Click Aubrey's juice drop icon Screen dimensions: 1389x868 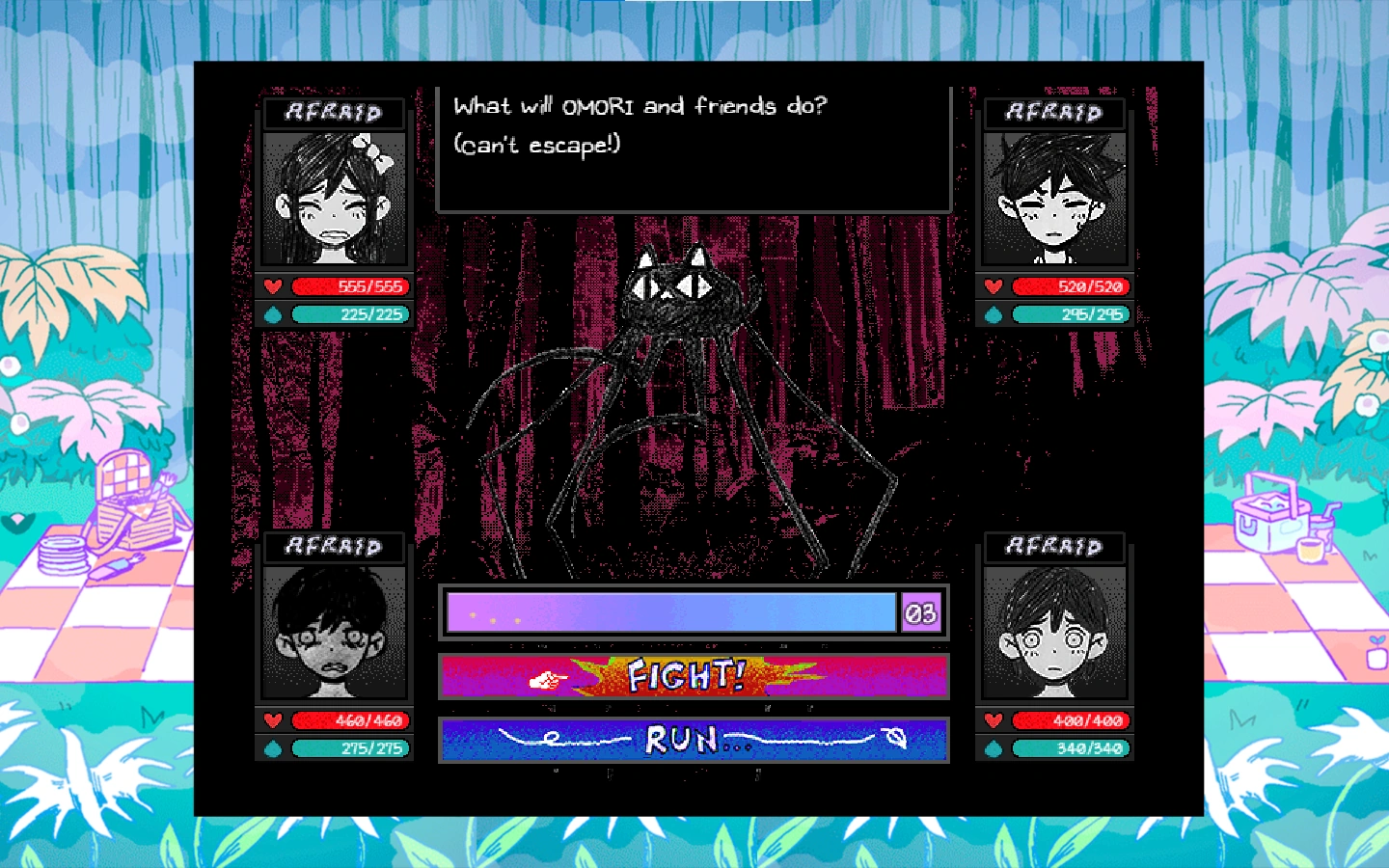point(273,313)
